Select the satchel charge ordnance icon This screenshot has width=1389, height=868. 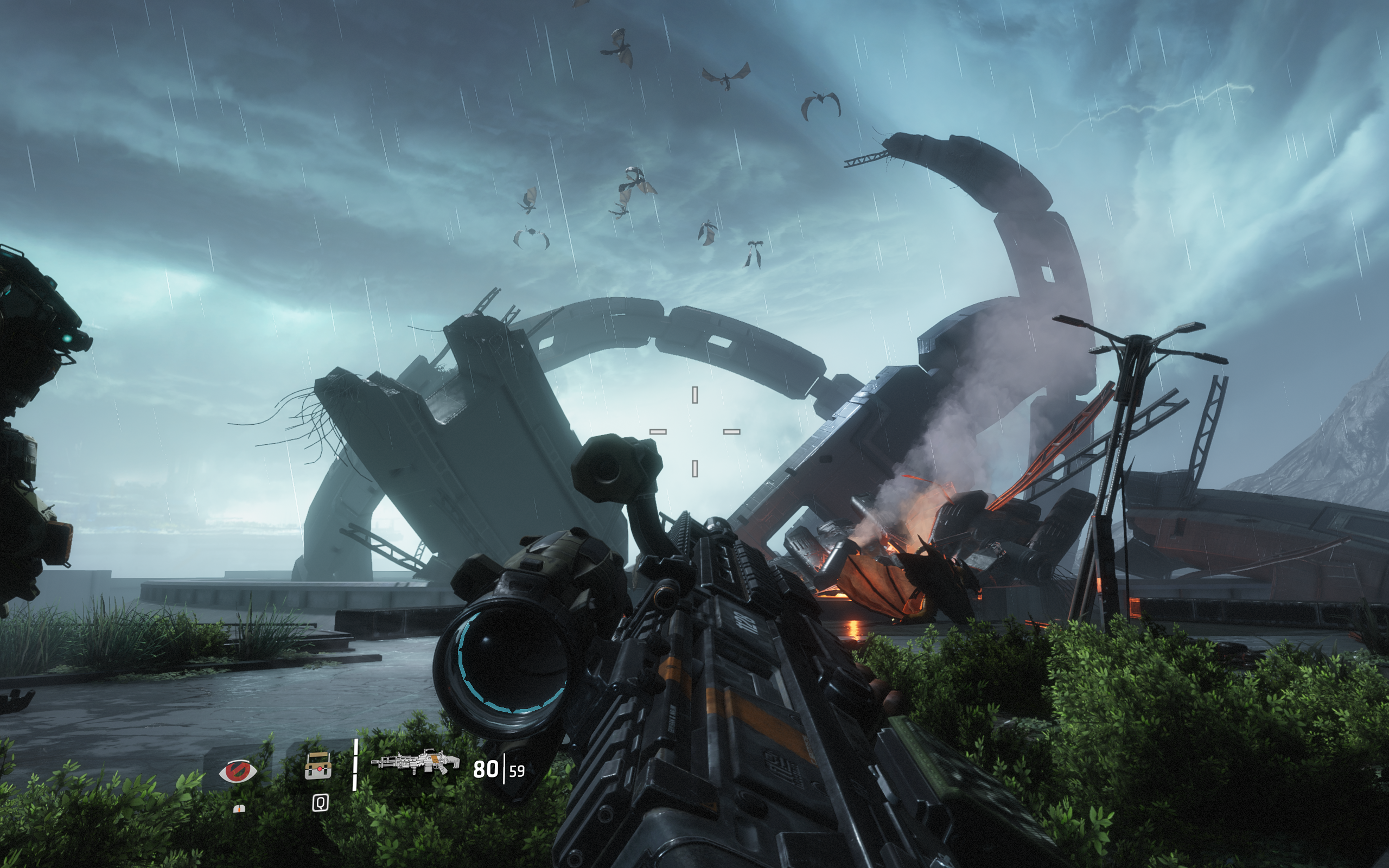click(318, 766)
